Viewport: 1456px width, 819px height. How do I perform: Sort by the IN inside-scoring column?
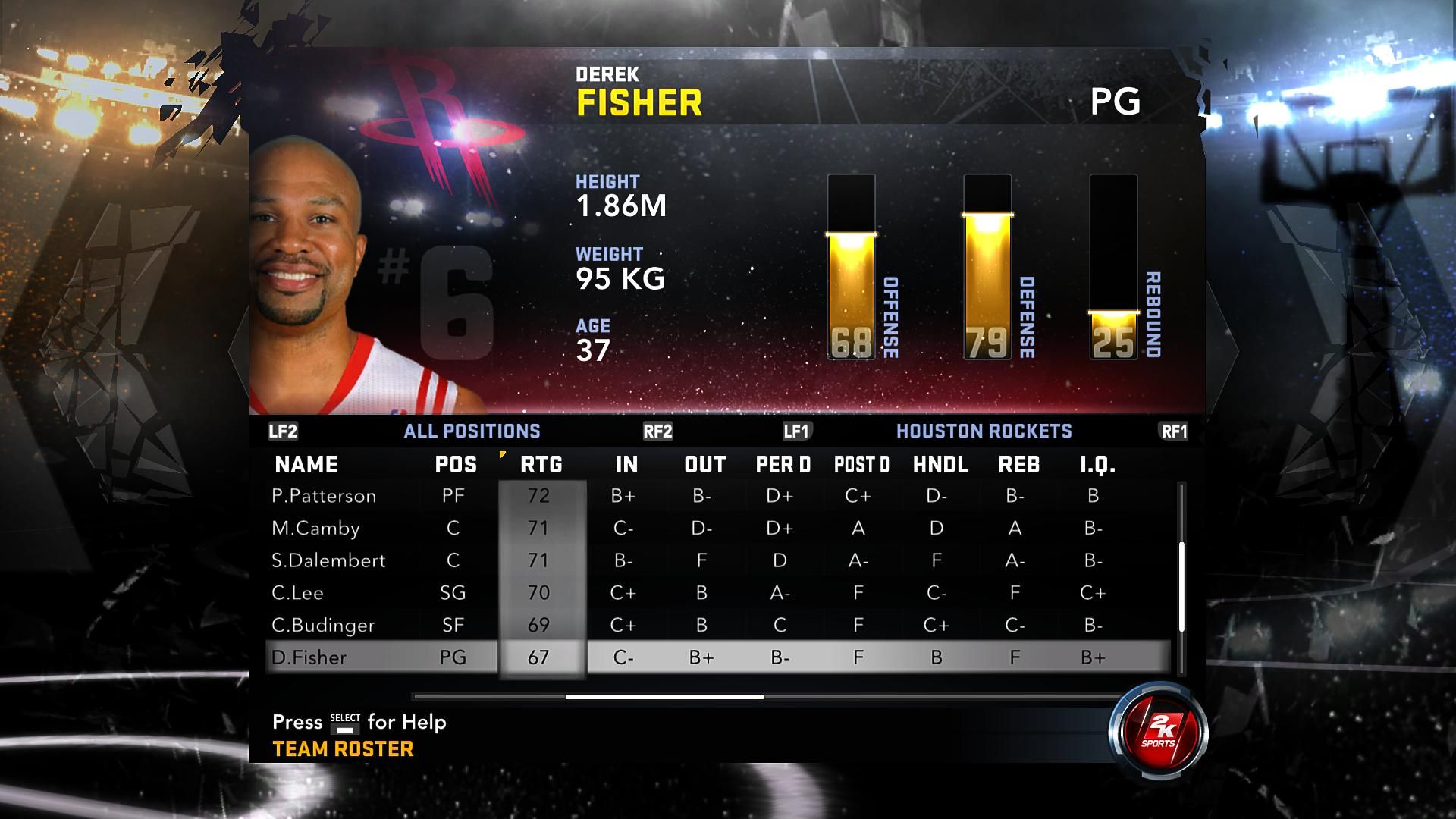tap(626, 465)
